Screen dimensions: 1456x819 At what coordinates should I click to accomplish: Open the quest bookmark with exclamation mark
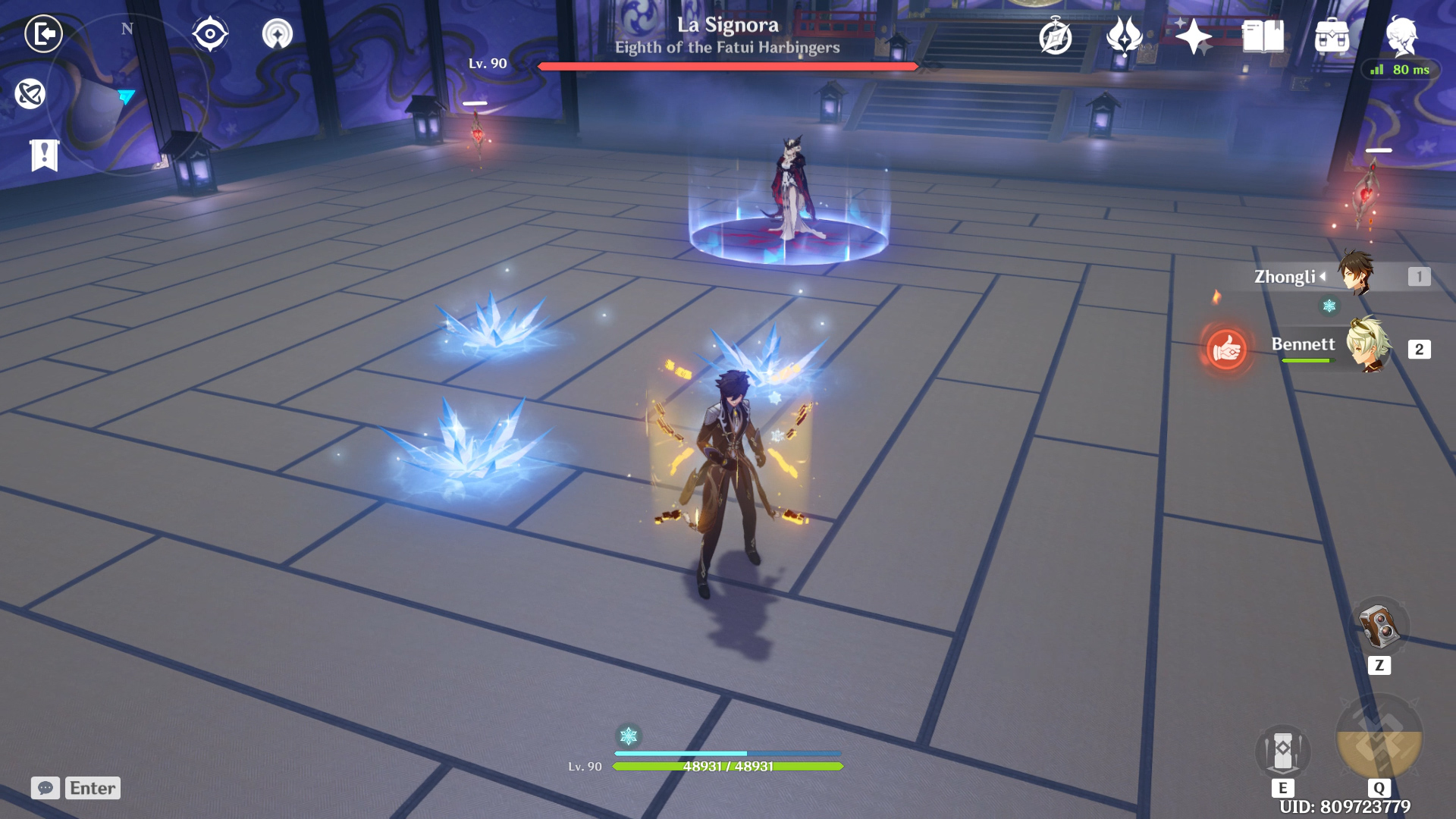point(44,155)
